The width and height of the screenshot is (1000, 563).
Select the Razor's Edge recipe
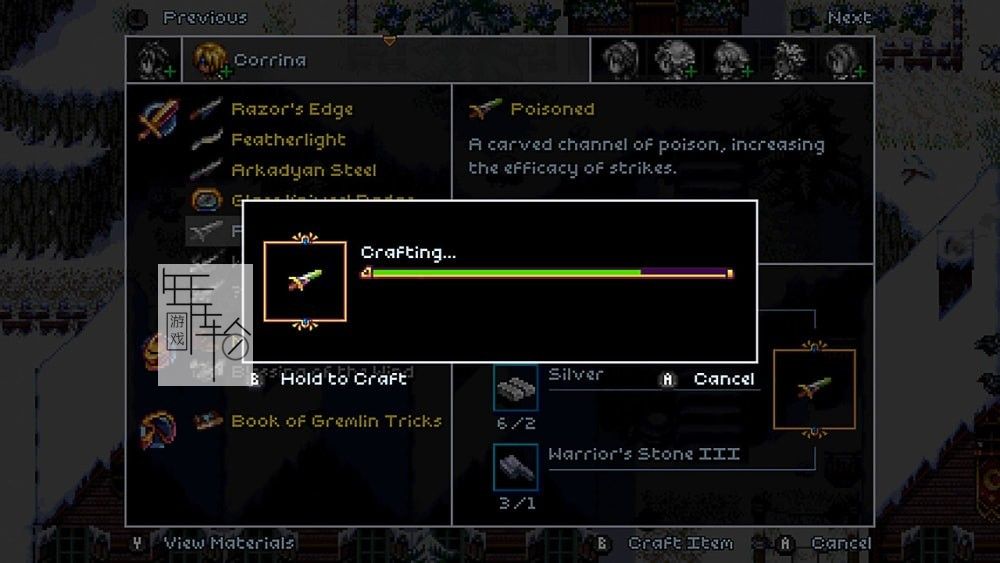click(x=291, y=110)
